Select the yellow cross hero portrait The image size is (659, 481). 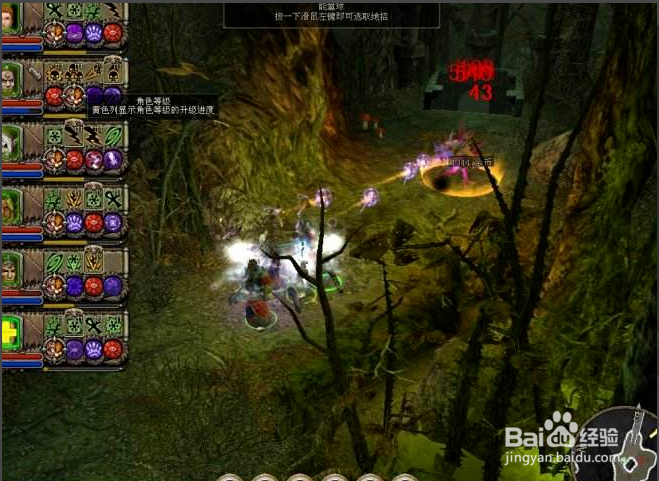click(10, 333)
